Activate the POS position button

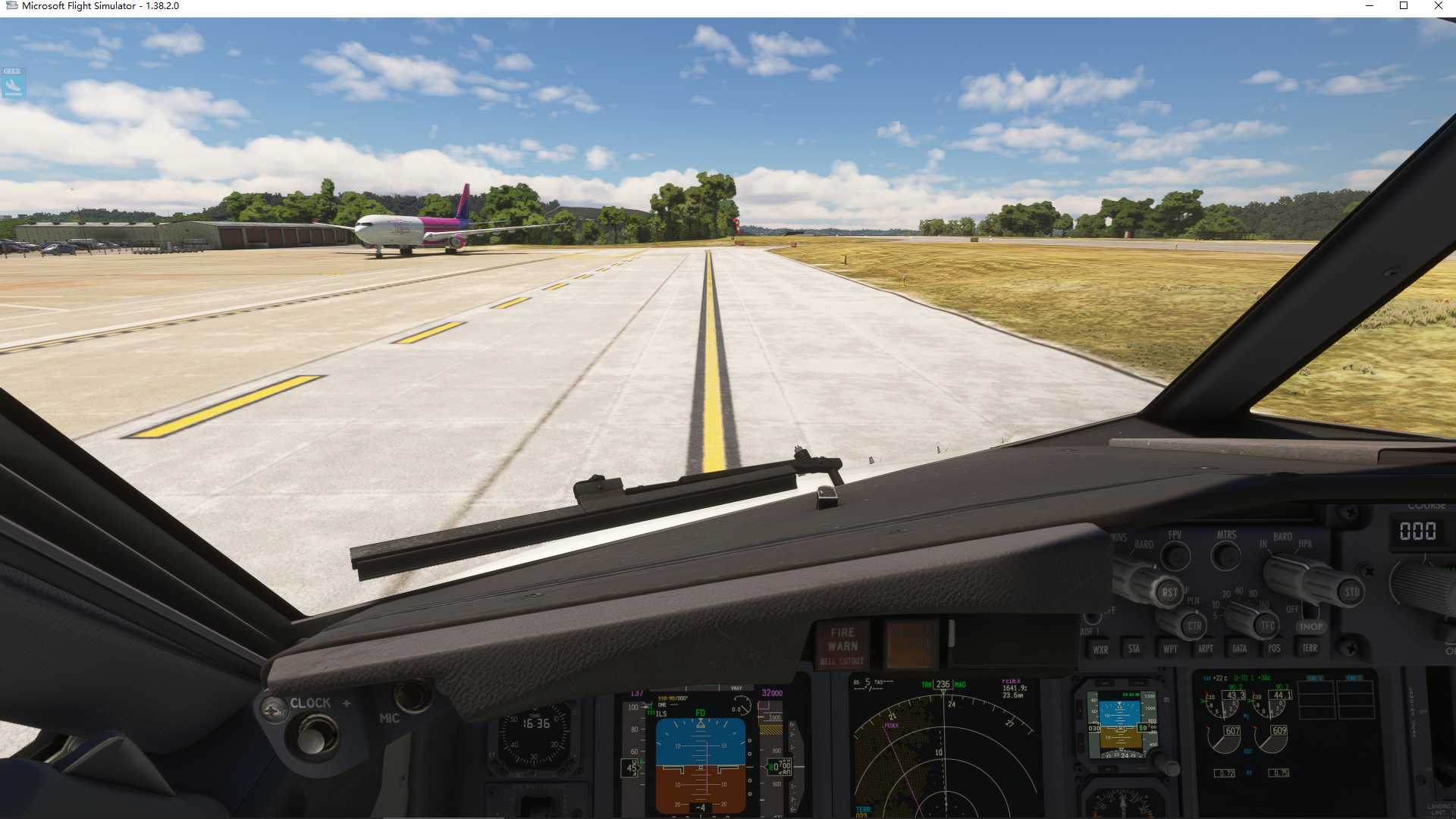click(x=1274, y=648)
